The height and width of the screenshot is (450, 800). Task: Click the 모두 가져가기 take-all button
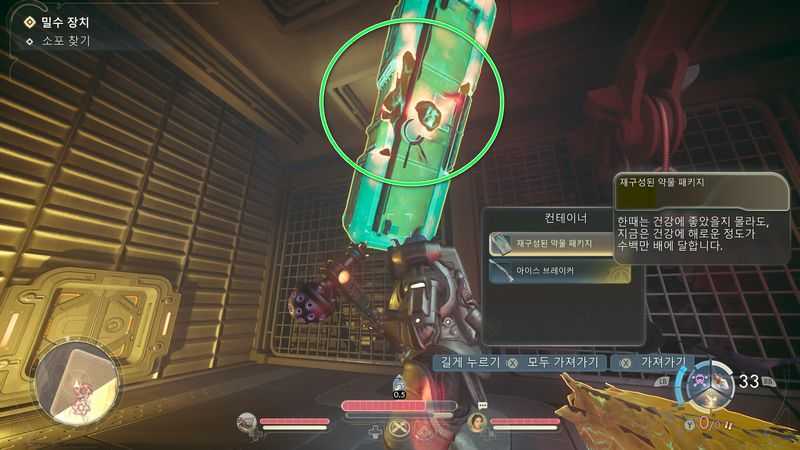556,362
